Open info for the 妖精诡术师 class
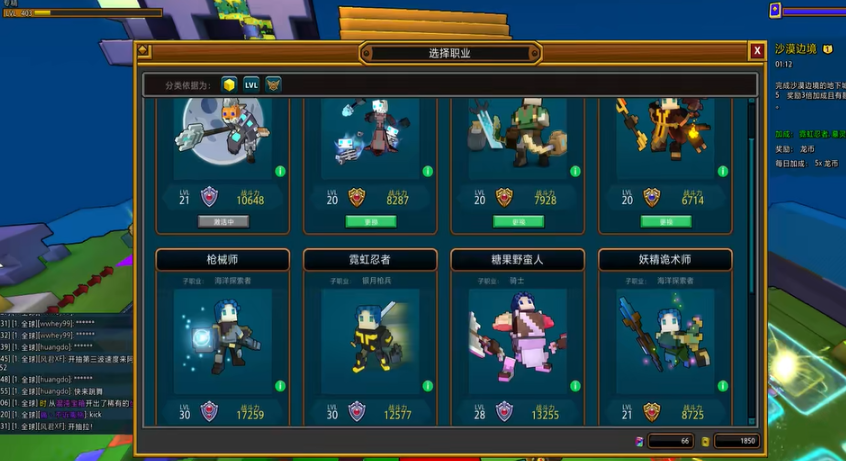 tap(723, 386)
